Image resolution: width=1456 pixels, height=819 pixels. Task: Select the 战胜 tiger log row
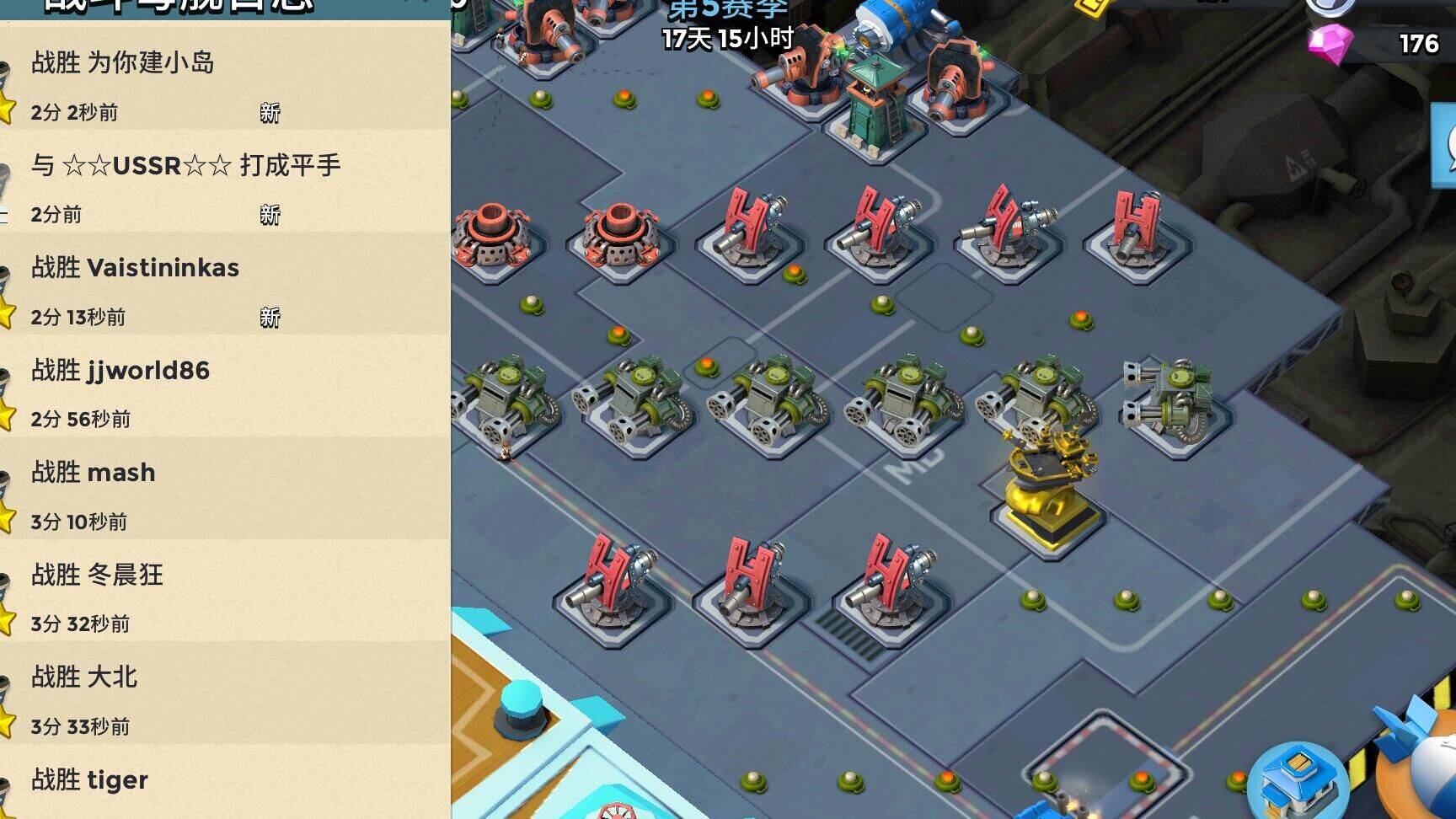223,790
